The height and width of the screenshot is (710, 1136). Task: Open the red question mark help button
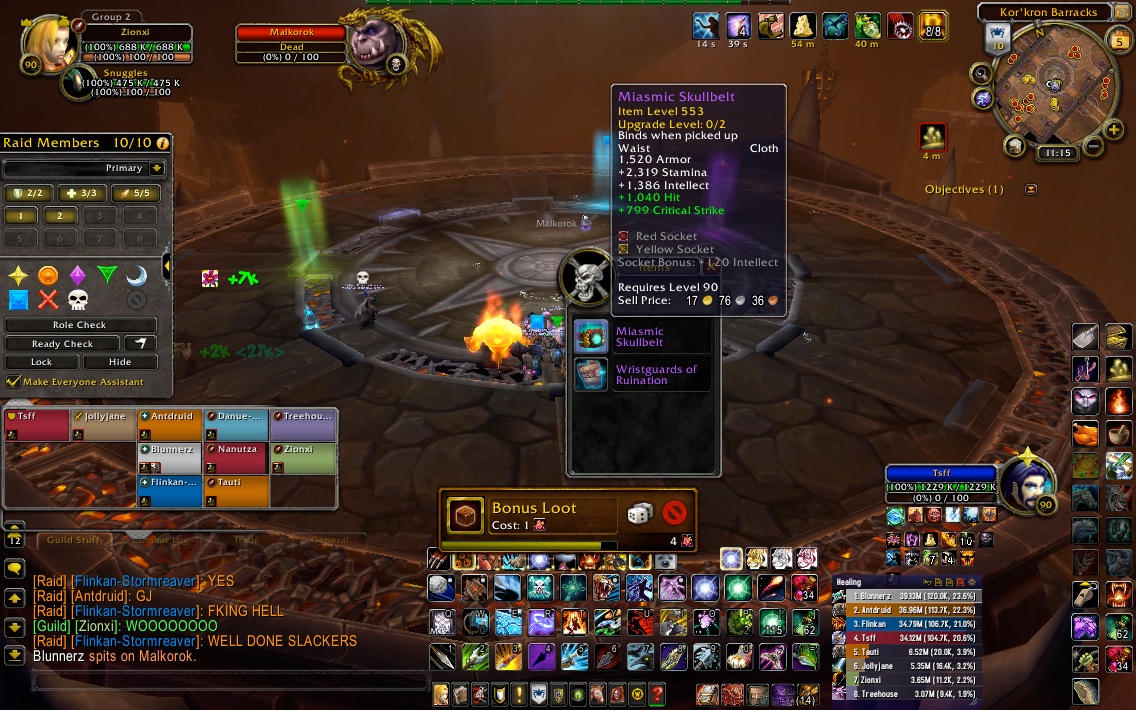click(x=657, y=694)
